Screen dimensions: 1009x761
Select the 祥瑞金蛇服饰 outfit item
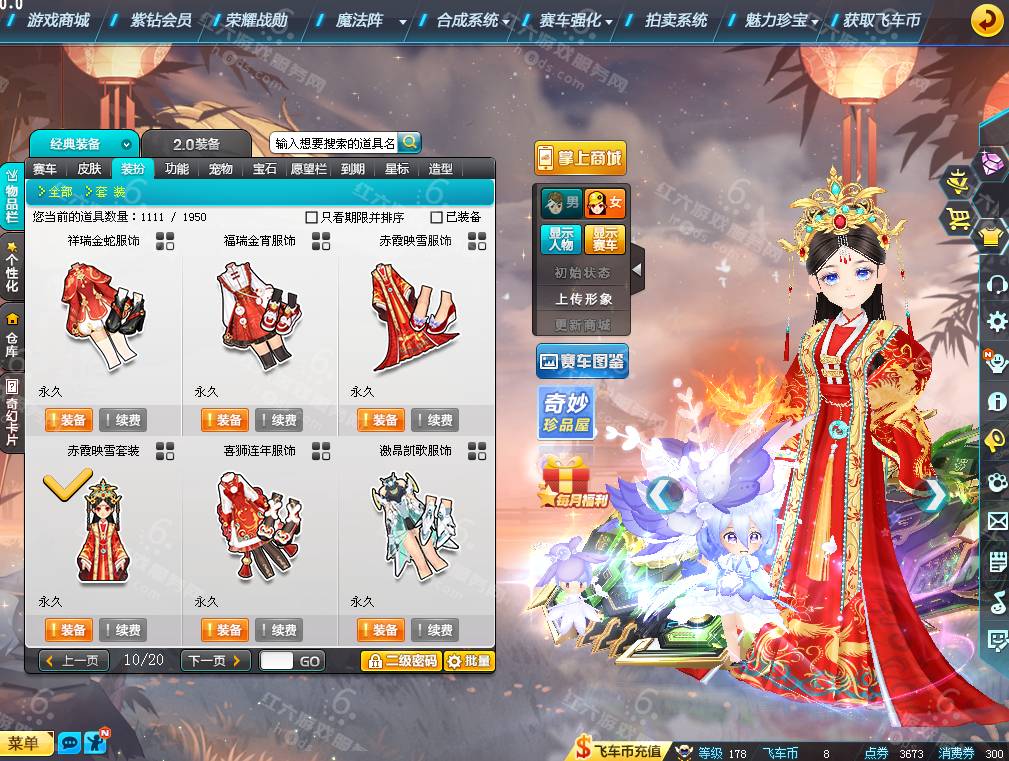click(103, 315)
